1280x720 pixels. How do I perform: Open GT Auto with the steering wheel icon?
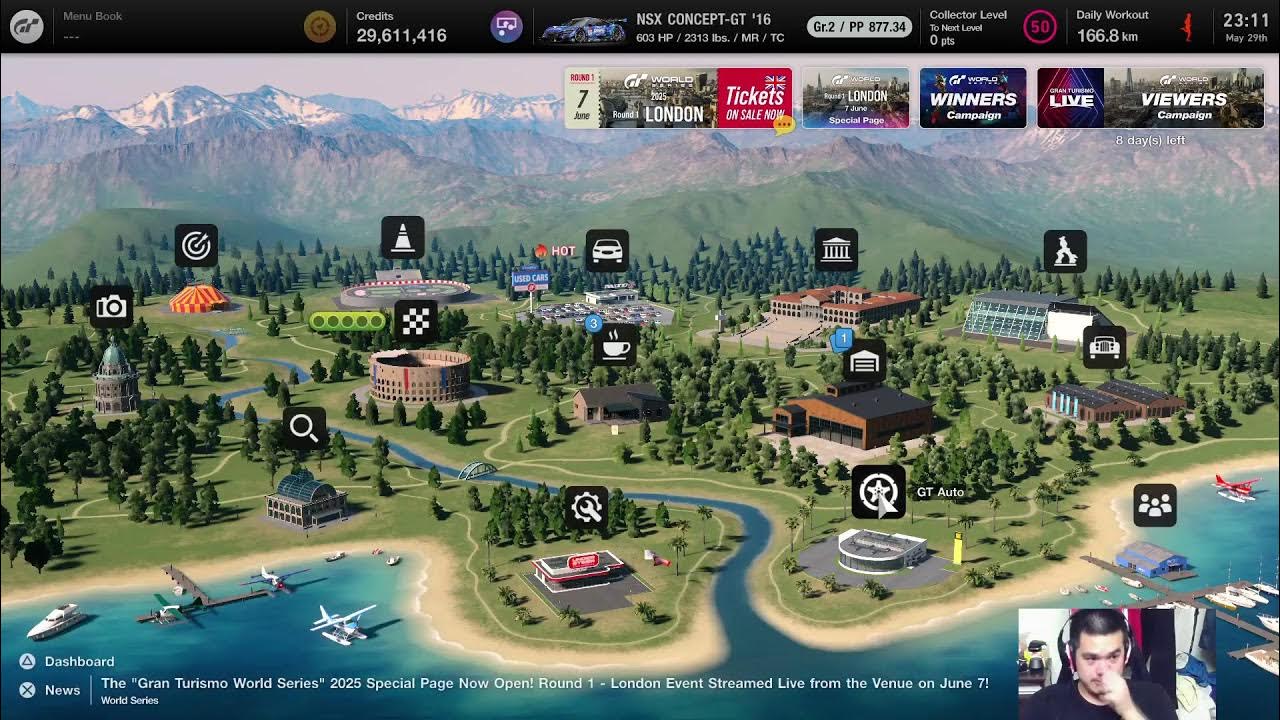click(879, 491)
